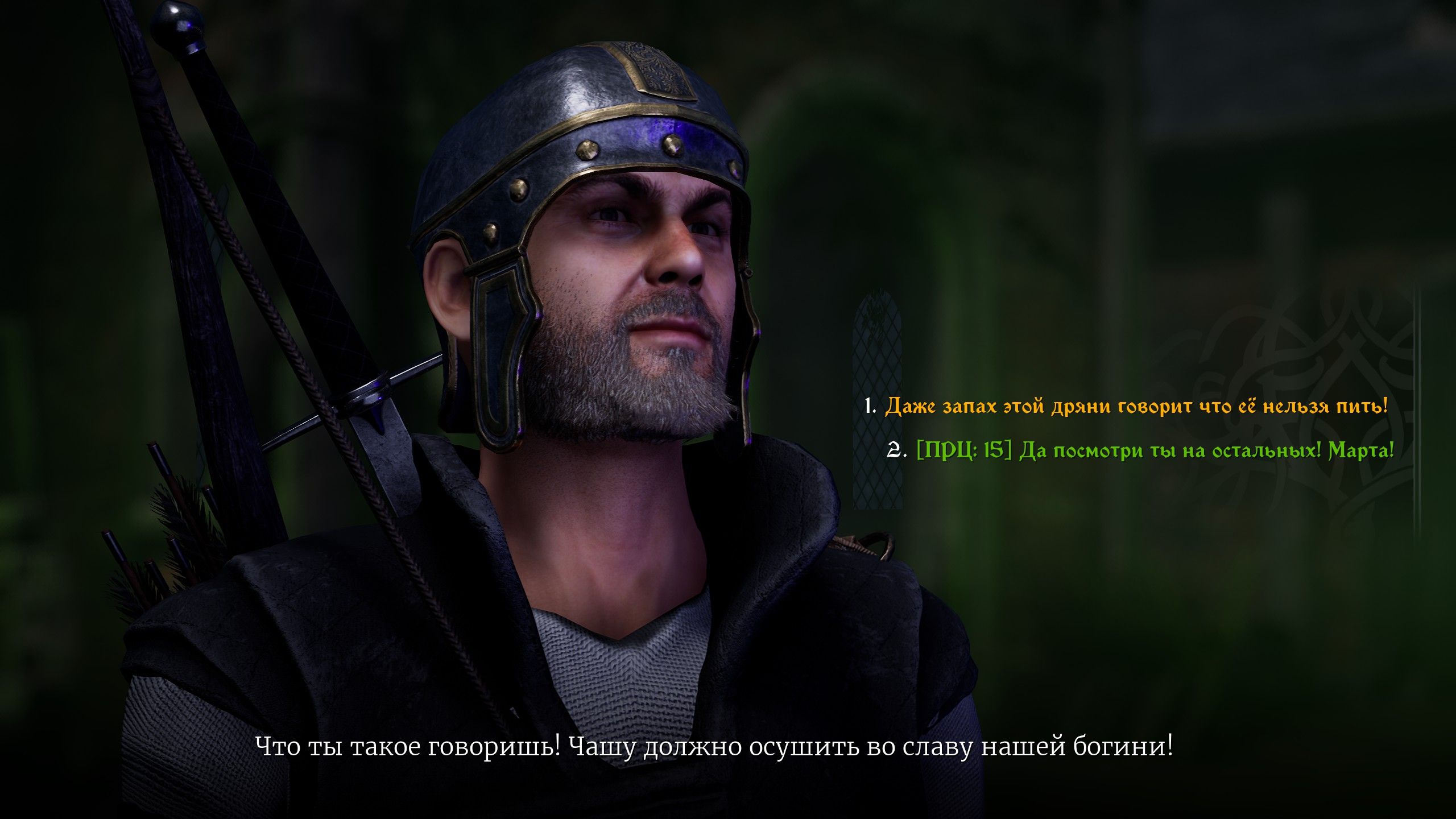Click the golden trim on the helmet crest
Image resolution: width=1456 pixels, height=819 pixels.
pos(654,68)
